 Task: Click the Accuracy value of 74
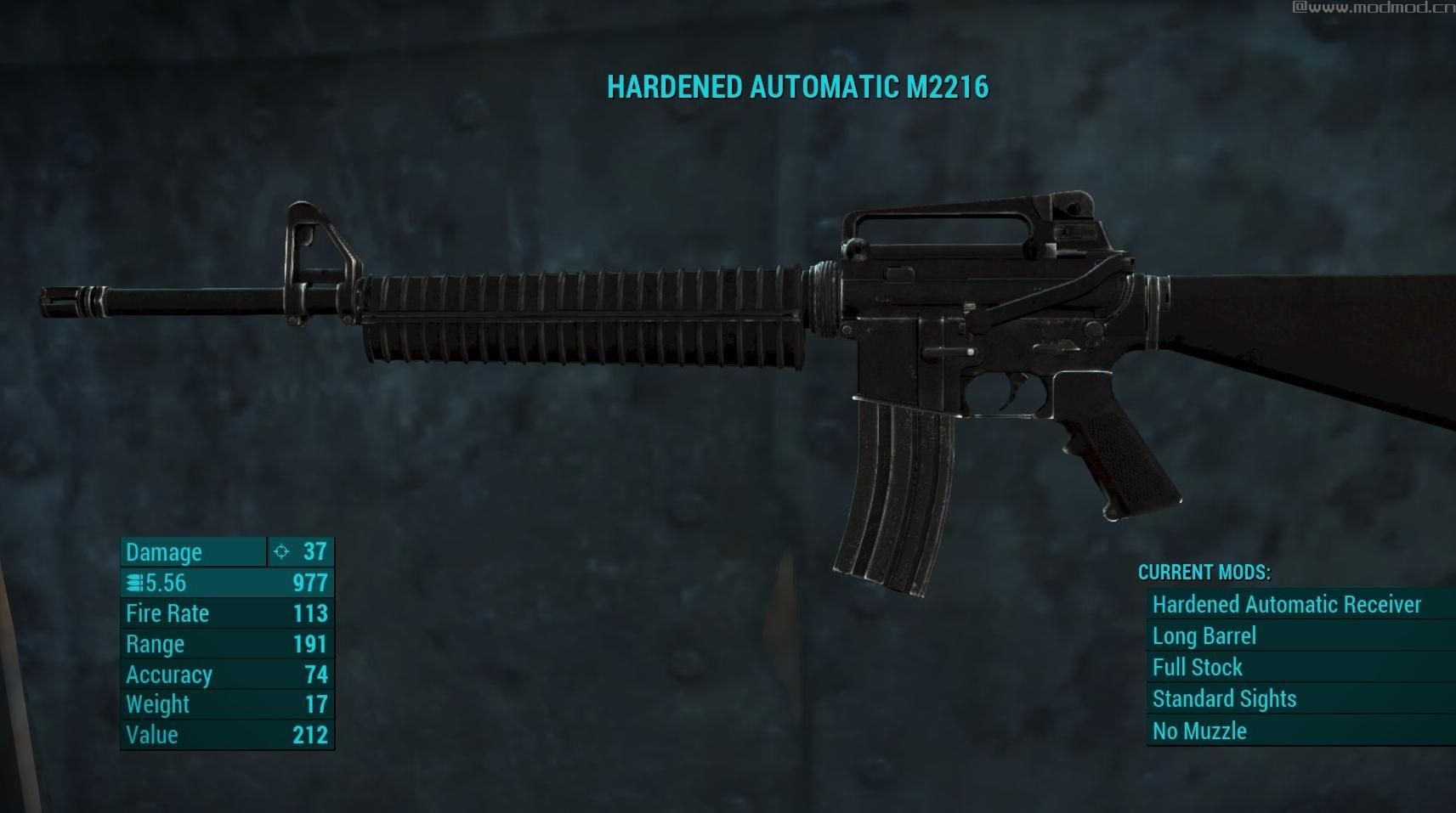click(x=314, y=675)
